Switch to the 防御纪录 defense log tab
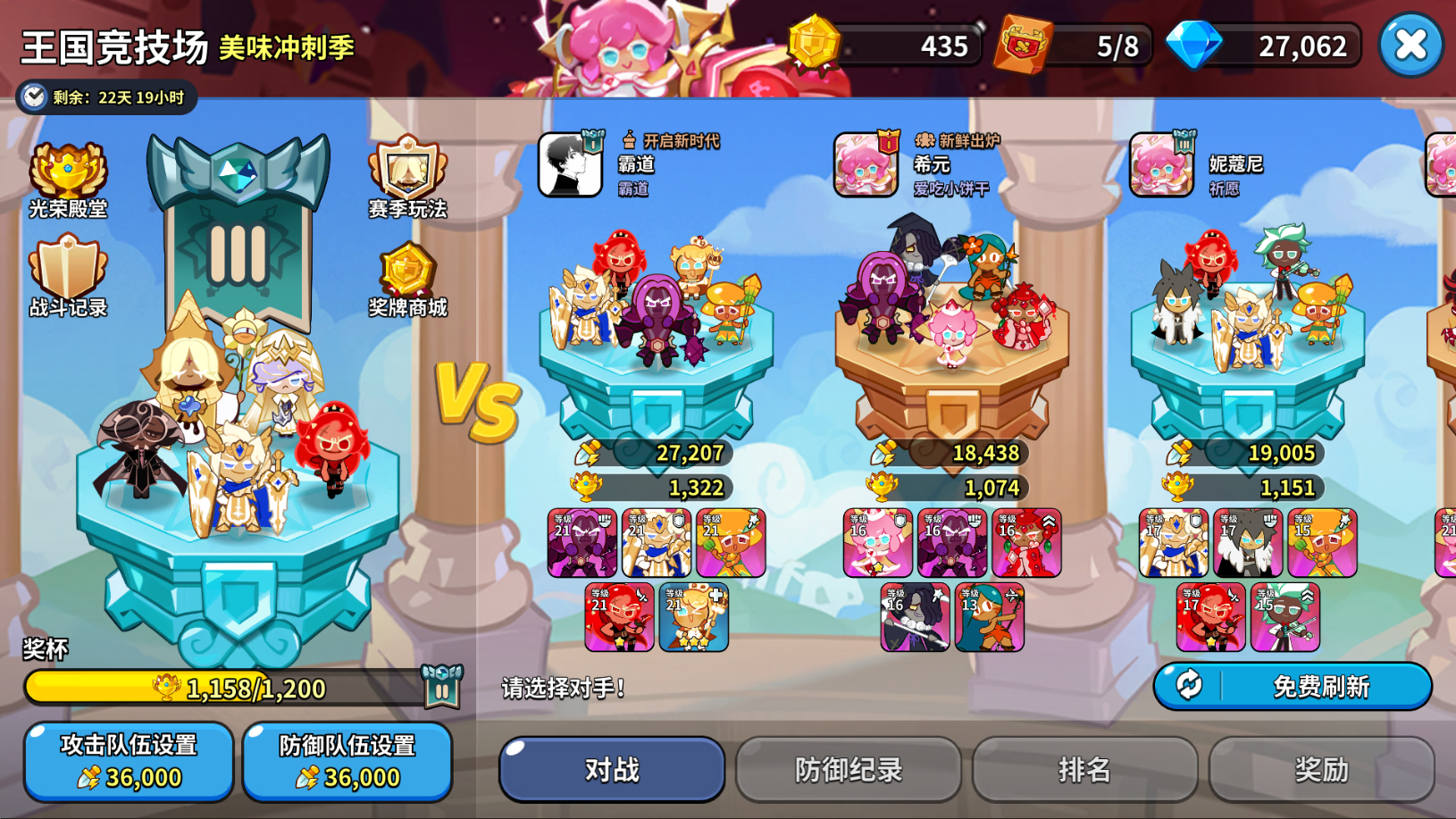 (849, 769)
